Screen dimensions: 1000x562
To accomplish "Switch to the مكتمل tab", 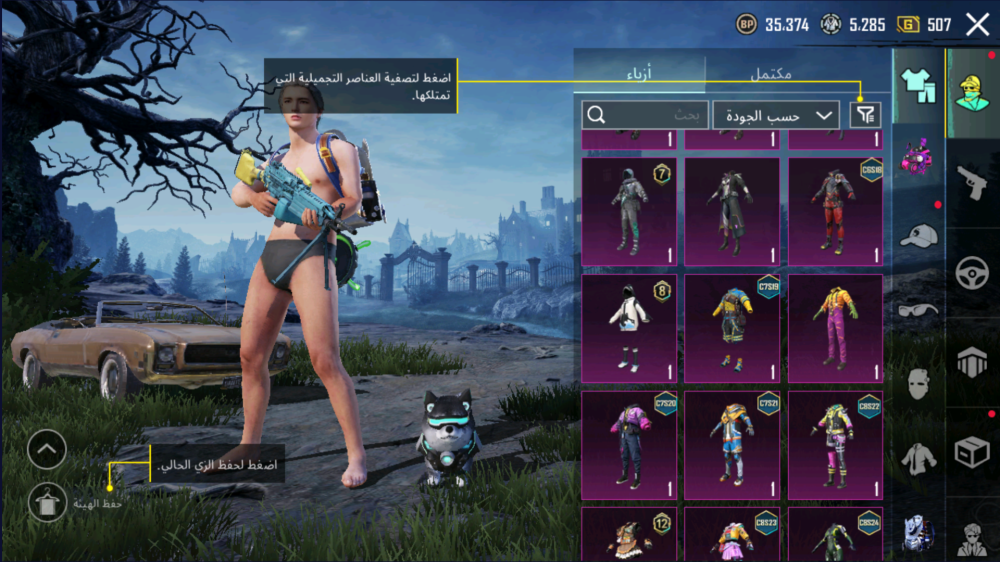I will point(770,73).
